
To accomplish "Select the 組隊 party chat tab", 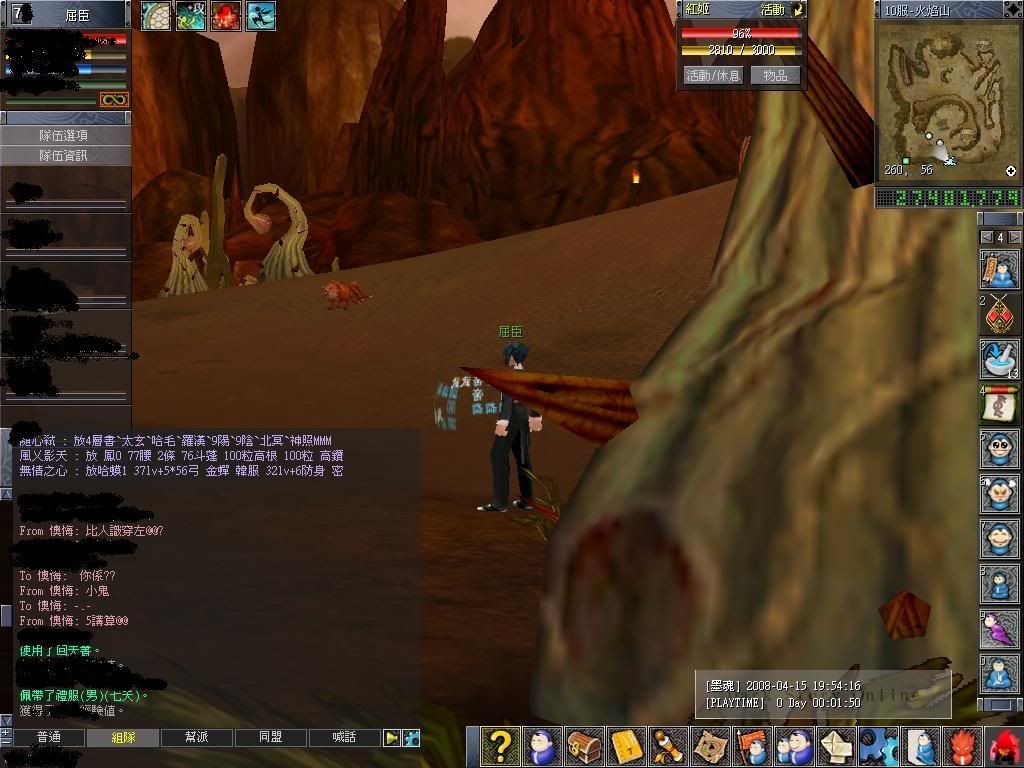I will click(x=123, y=738).
